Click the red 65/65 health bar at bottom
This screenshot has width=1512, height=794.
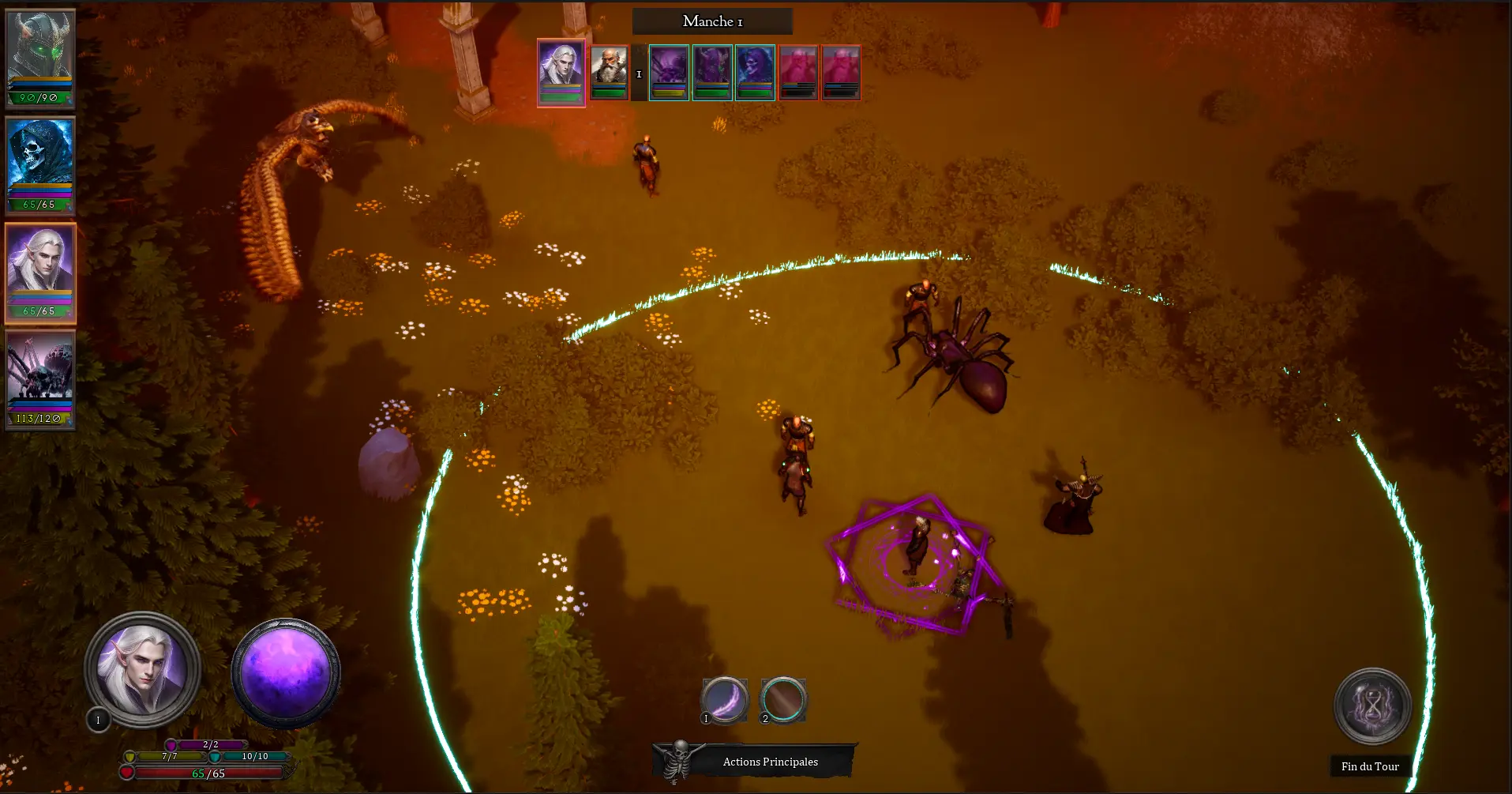(208, 774)
